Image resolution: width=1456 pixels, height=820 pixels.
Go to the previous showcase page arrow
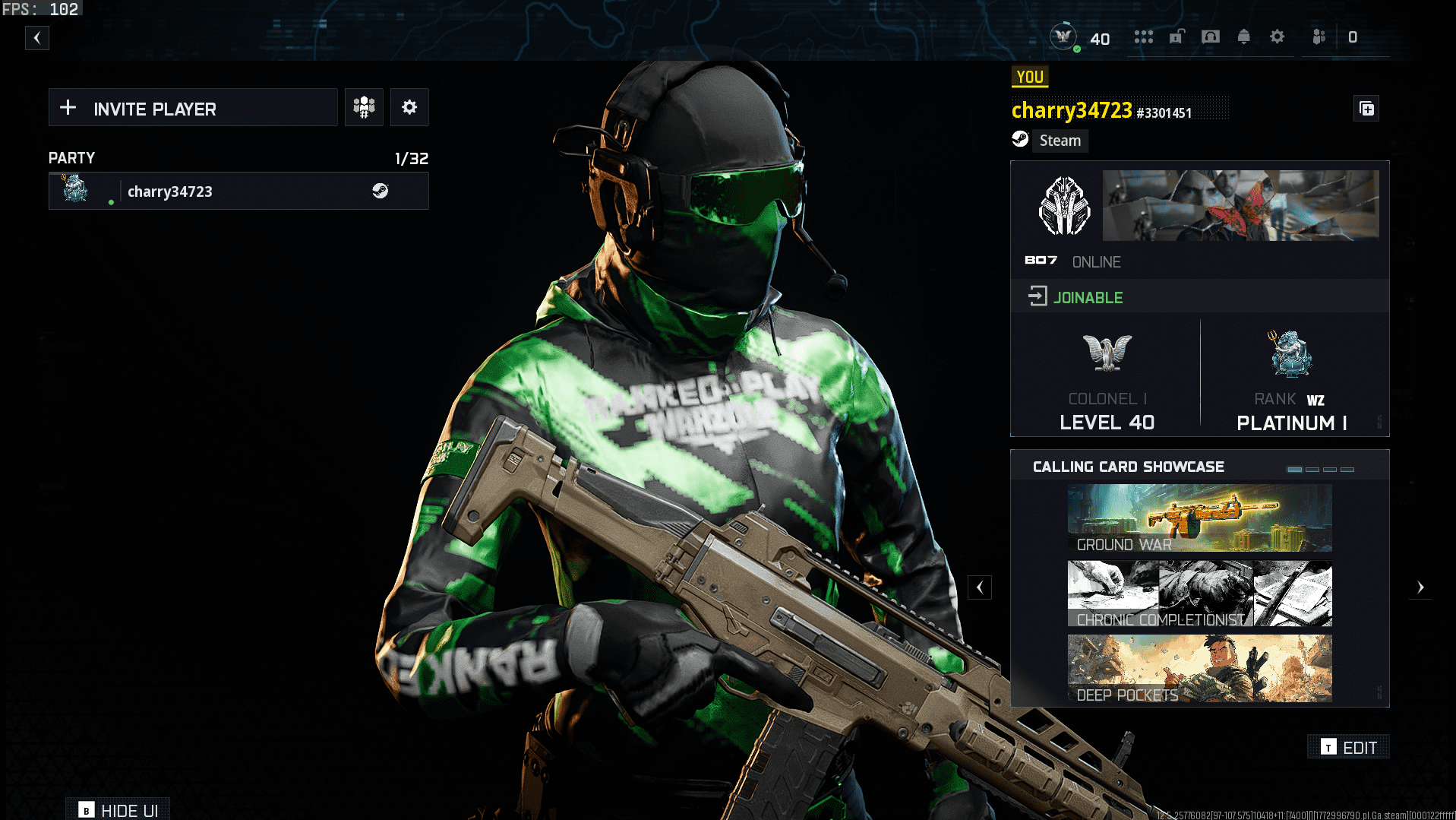coord(980,587)
